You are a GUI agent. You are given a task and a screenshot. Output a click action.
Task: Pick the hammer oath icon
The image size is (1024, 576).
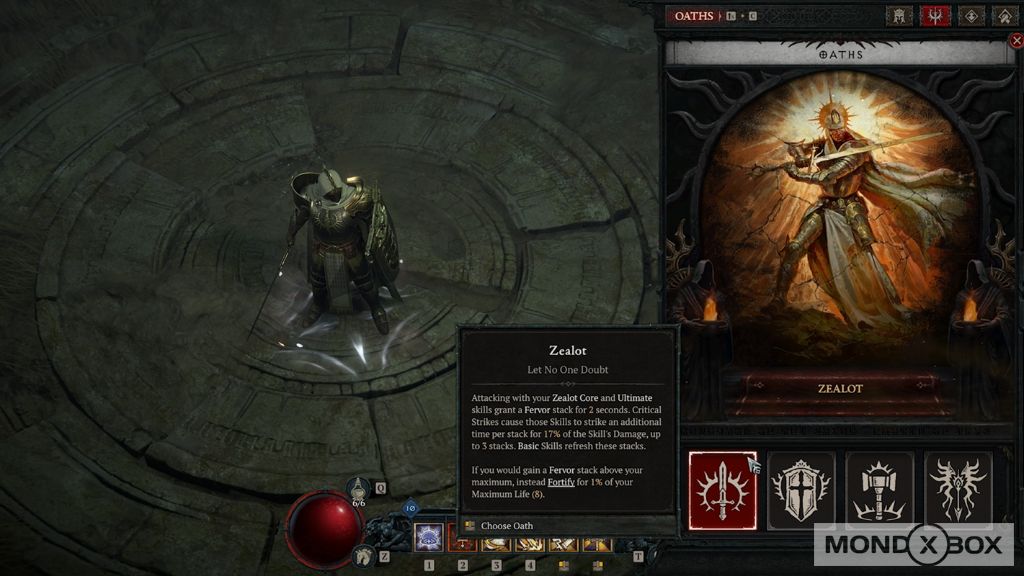pyautogui.click(x=880, y=490)
